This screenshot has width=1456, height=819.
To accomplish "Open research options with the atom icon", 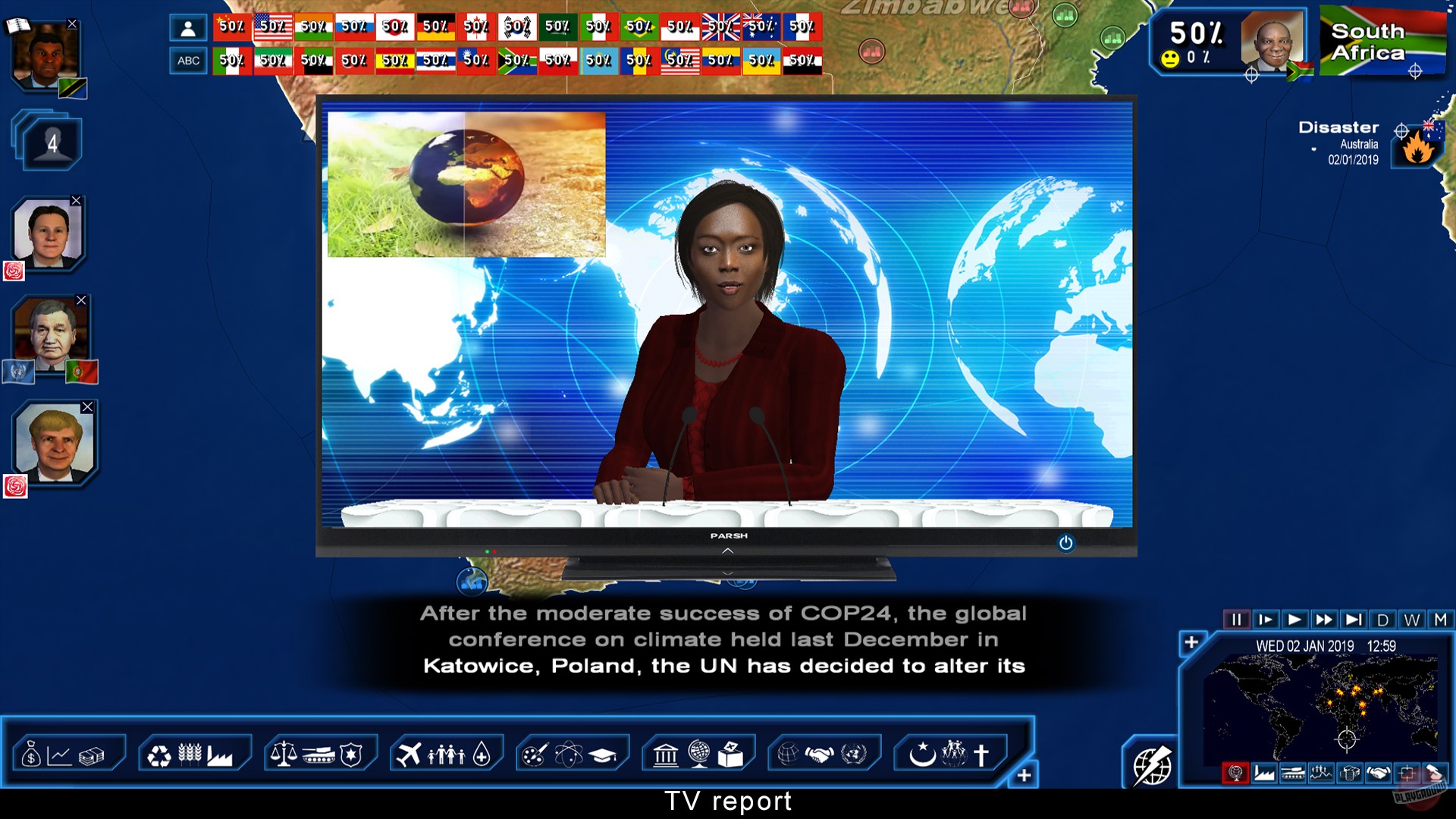I will point(569,753).
